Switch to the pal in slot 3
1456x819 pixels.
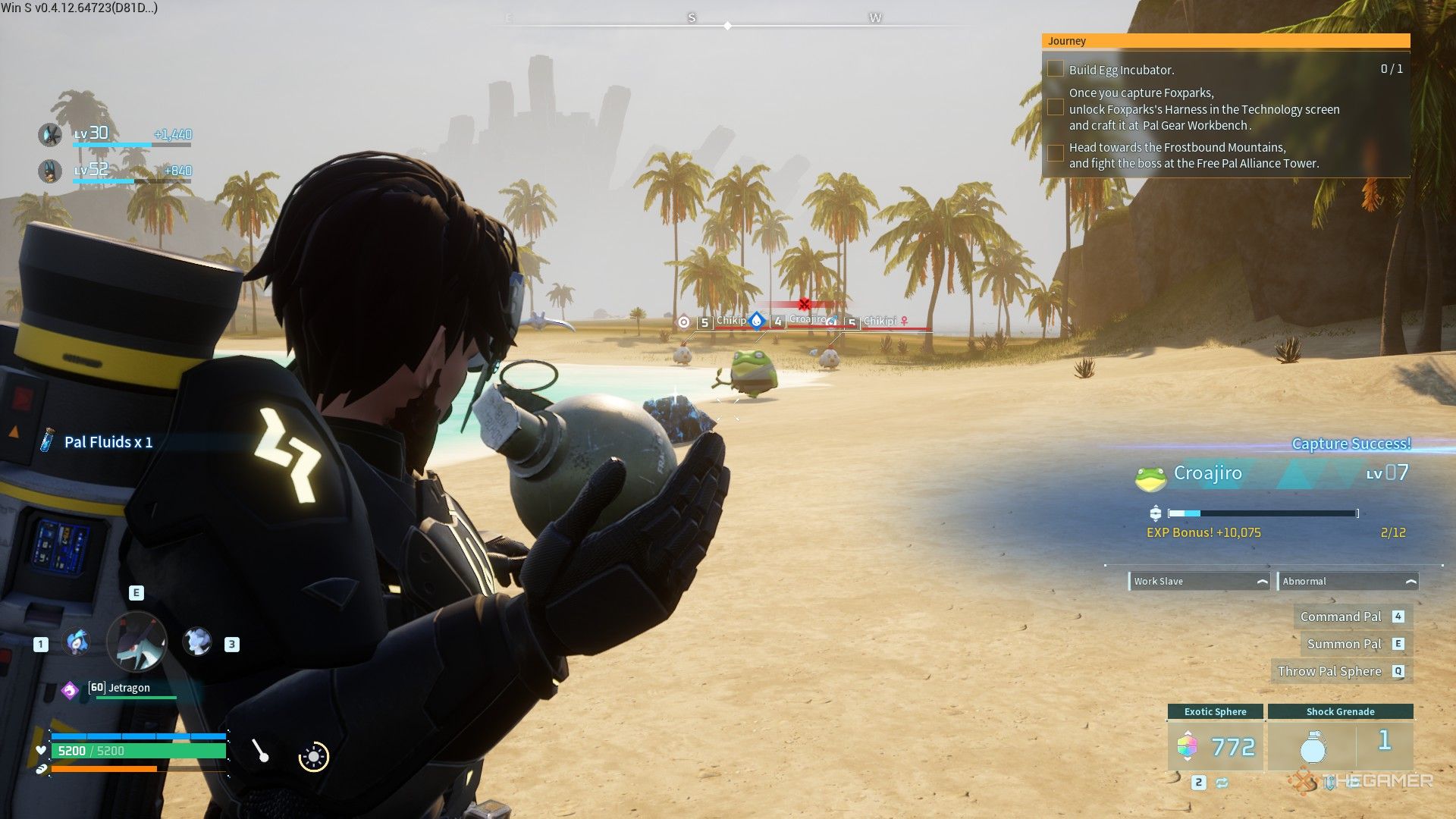pyautogui.click(x=197, y=642)
